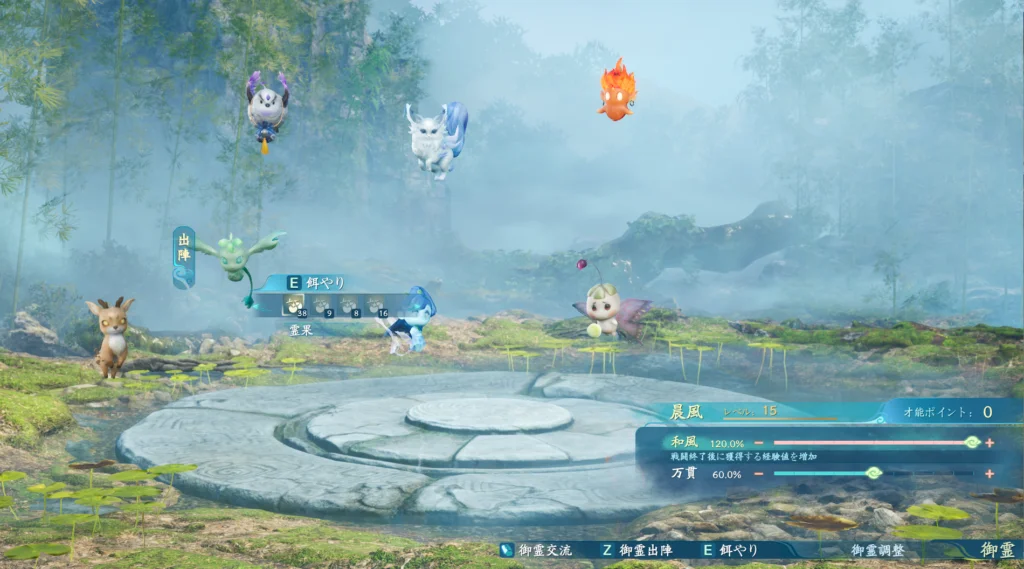Screen dimensions: 1024x569
Task: Click the 和風 slider's cloud handle
Action: pos(971,442)
